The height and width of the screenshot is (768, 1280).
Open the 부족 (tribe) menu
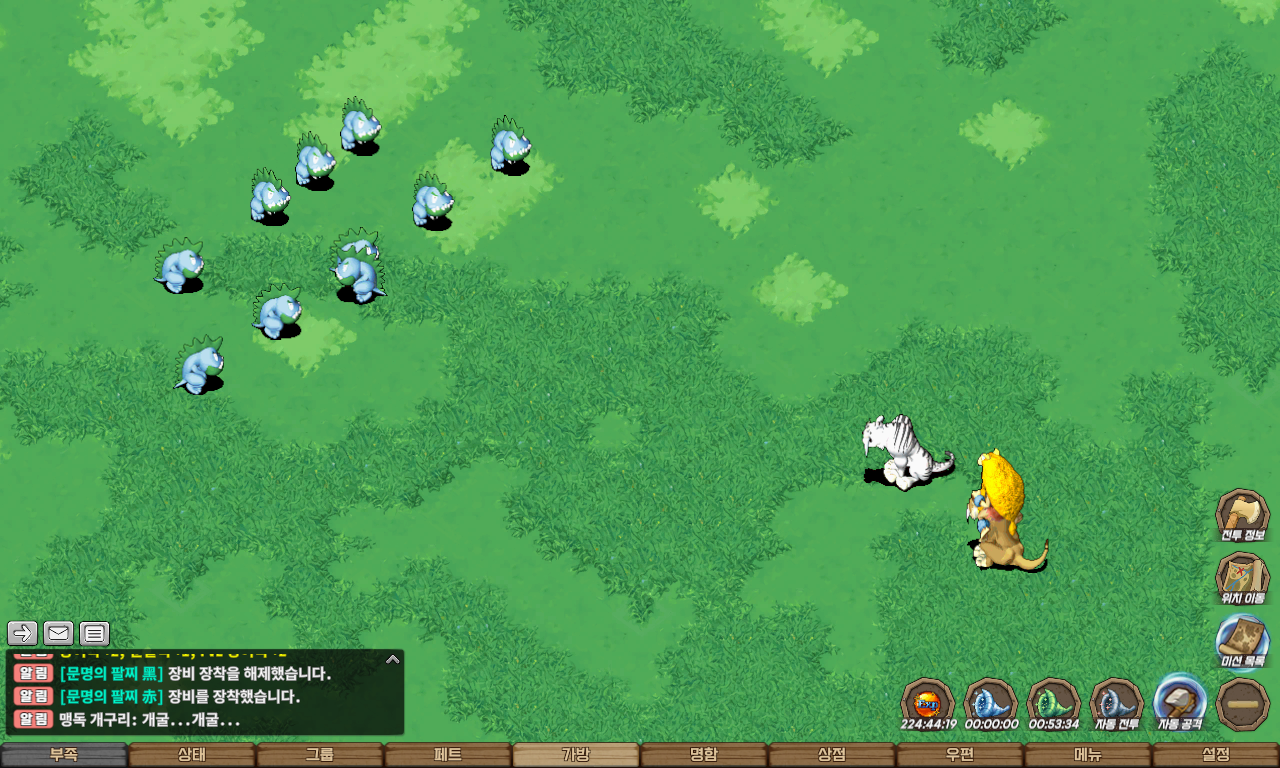point(64,755)
